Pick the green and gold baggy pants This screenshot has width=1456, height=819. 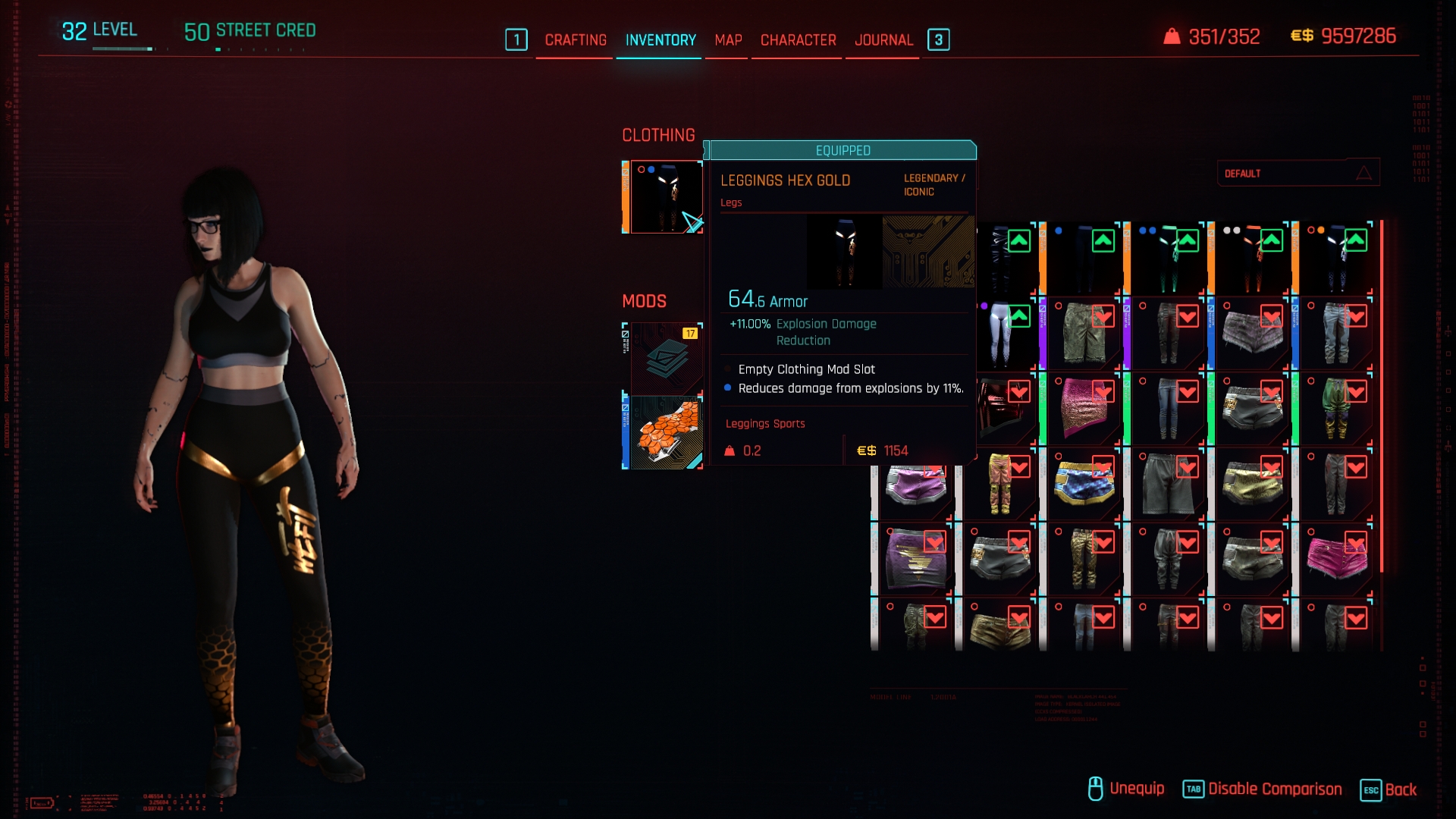[1335, 408]
